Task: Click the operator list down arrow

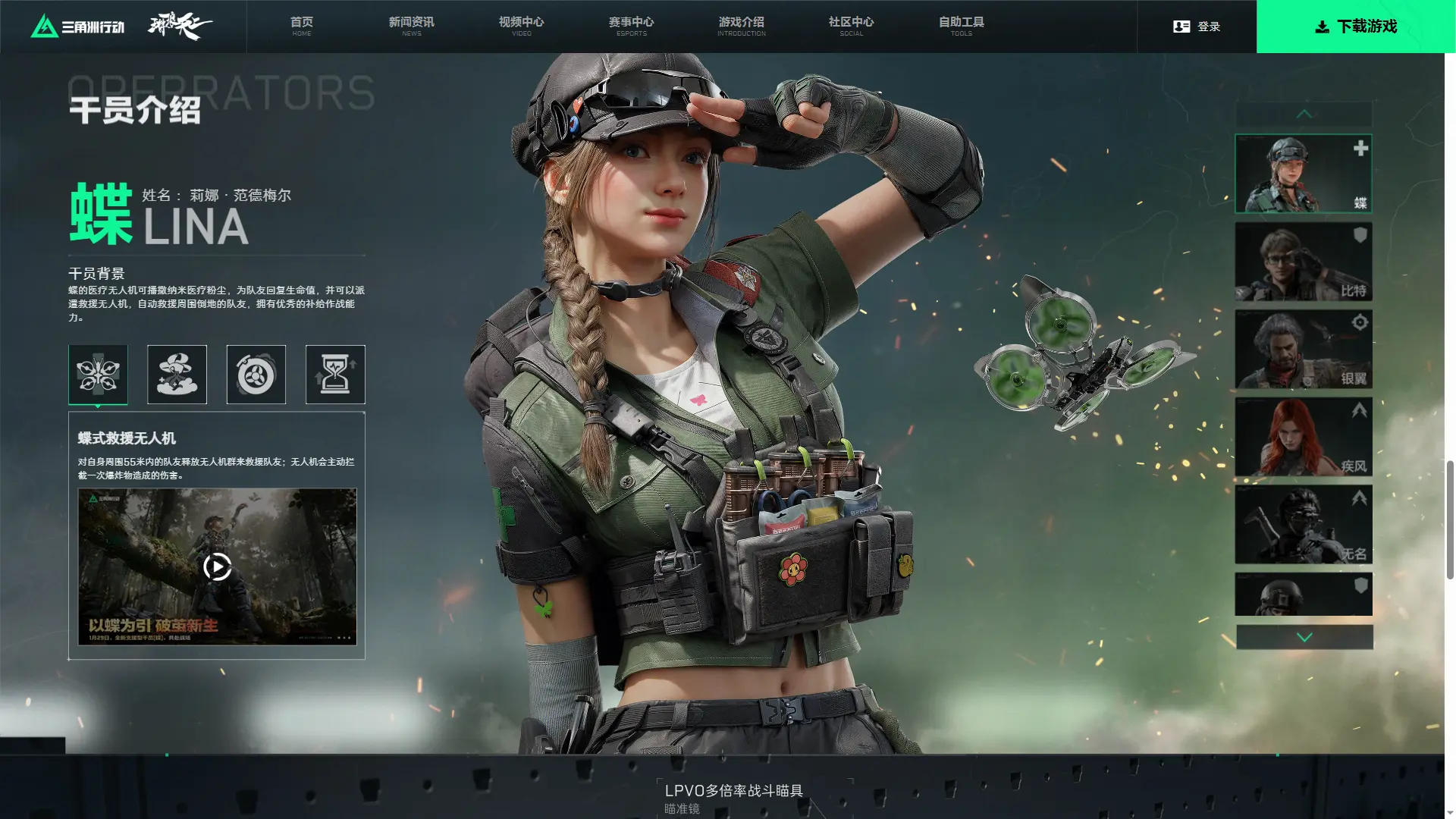Action: 1304,637
